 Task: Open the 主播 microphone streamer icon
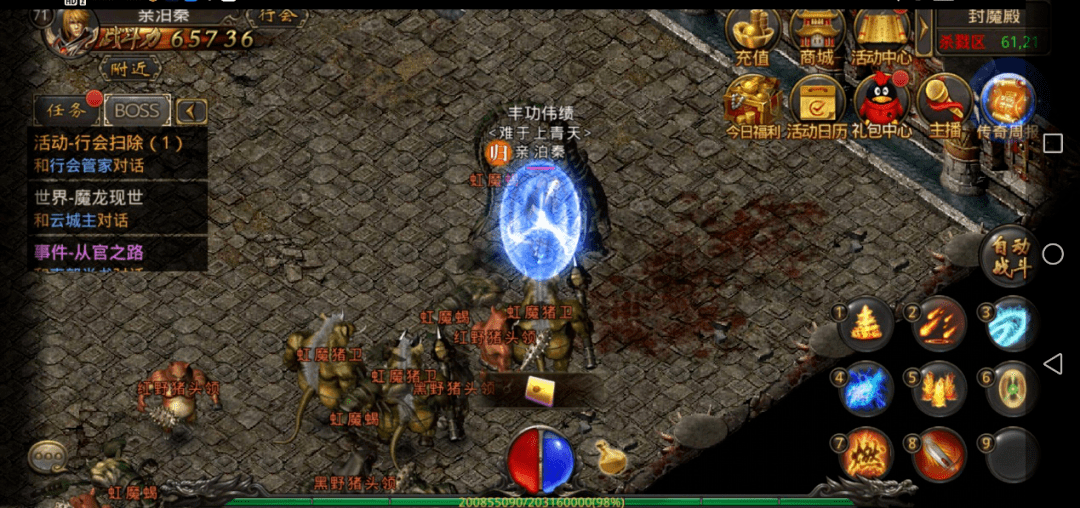click(945, 106)
